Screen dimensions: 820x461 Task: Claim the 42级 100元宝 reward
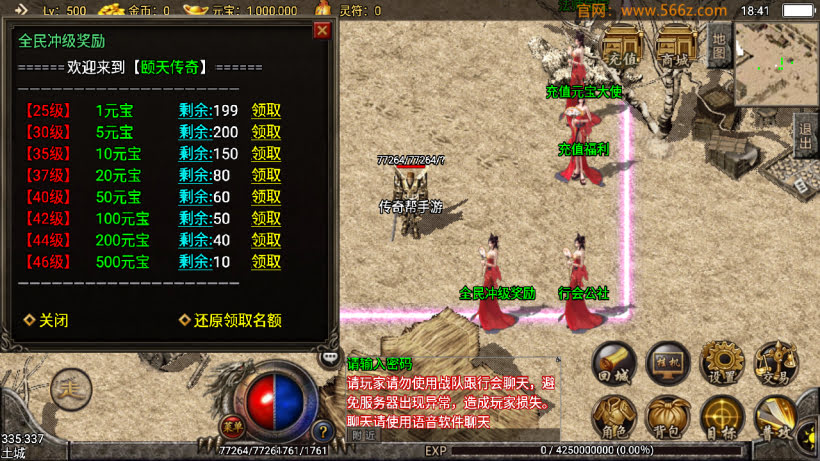click(x=266, y=219)
